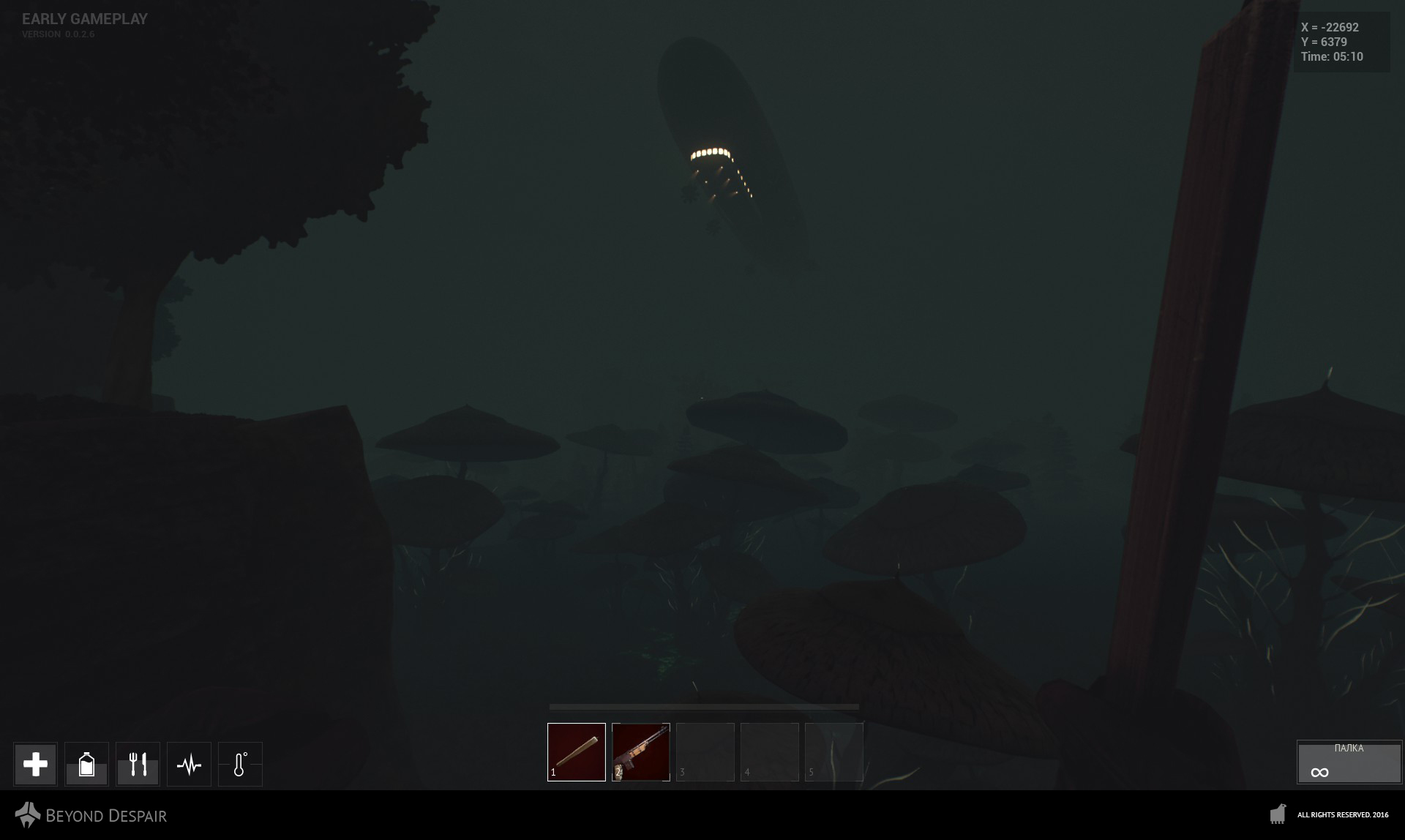Click the ПАЛКА item label

point(1351,748)
